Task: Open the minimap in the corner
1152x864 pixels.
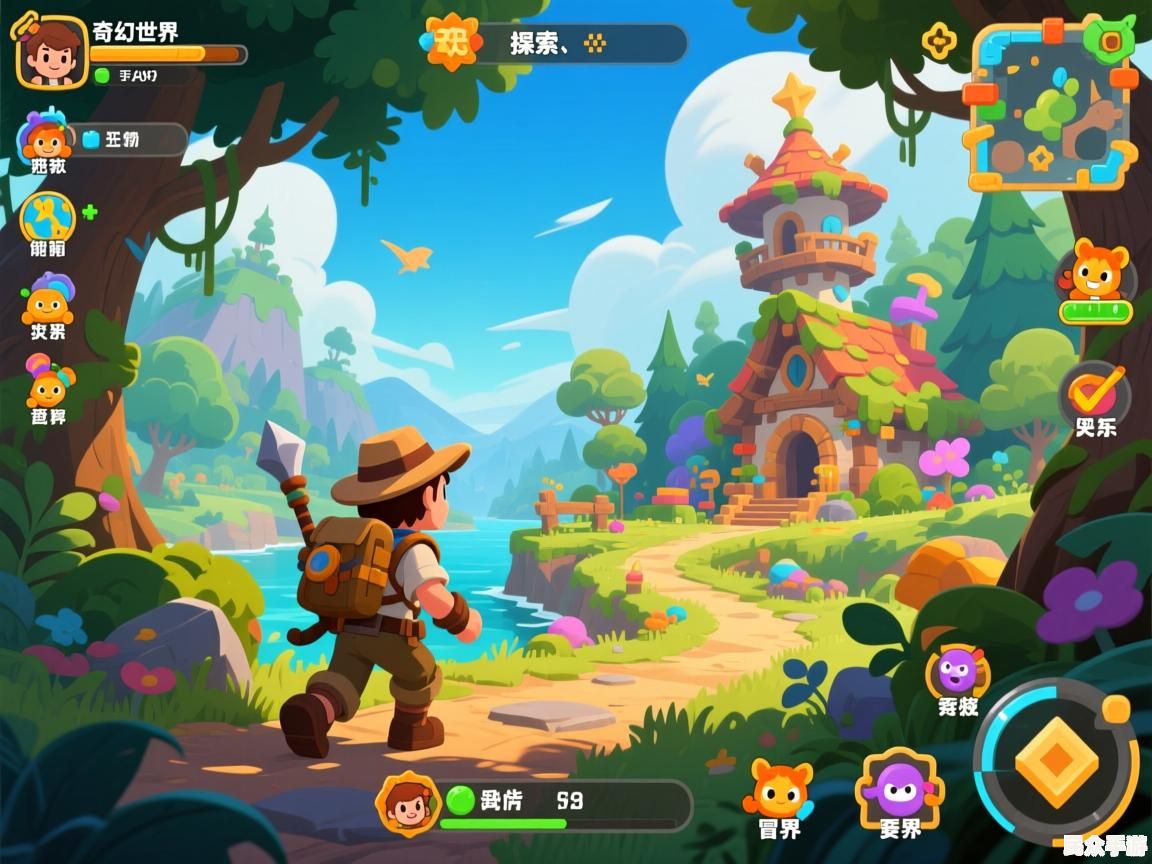Action: (1052, 107)
